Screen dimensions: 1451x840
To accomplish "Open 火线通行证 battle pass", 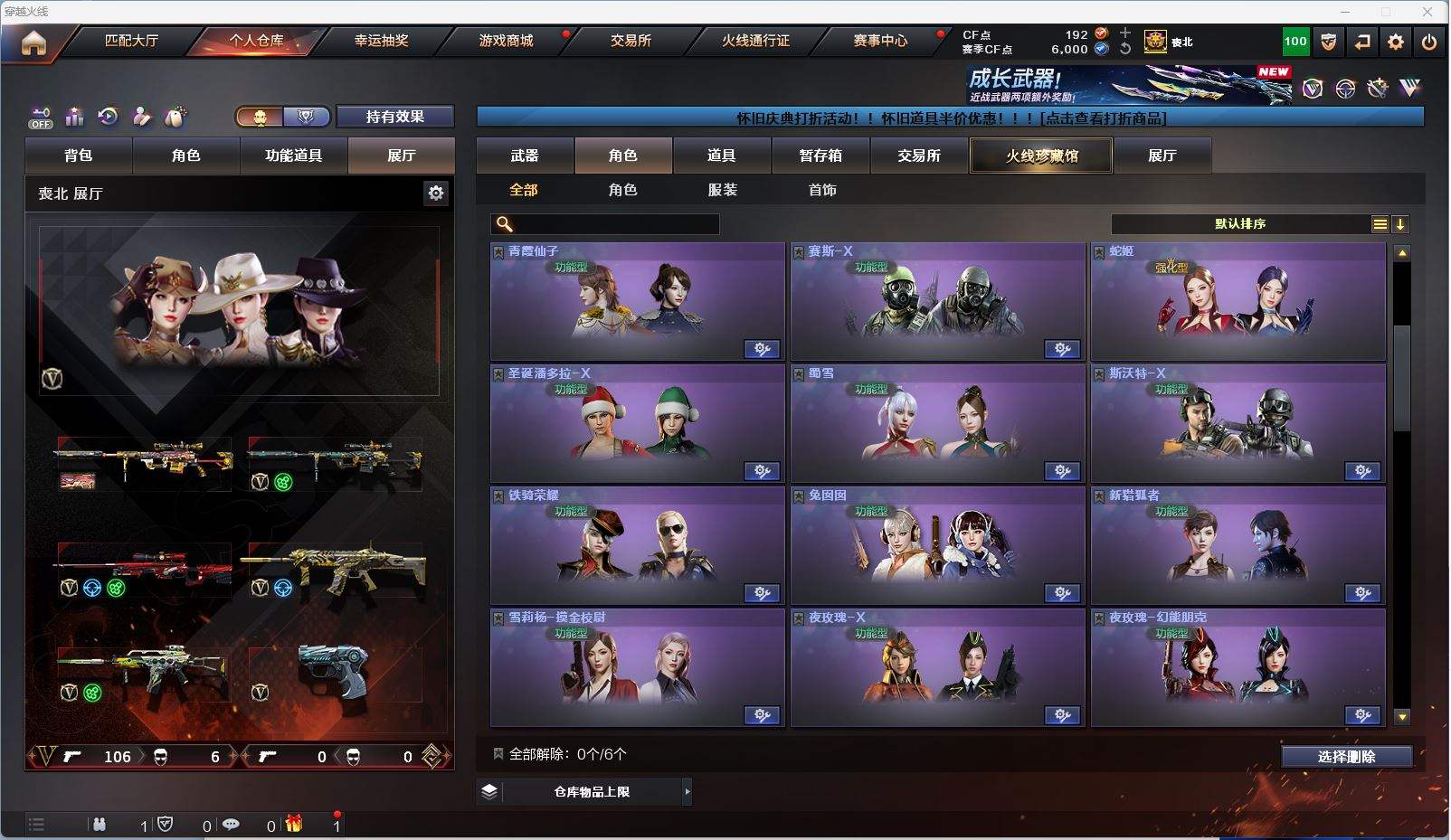I will coord(755,41).
